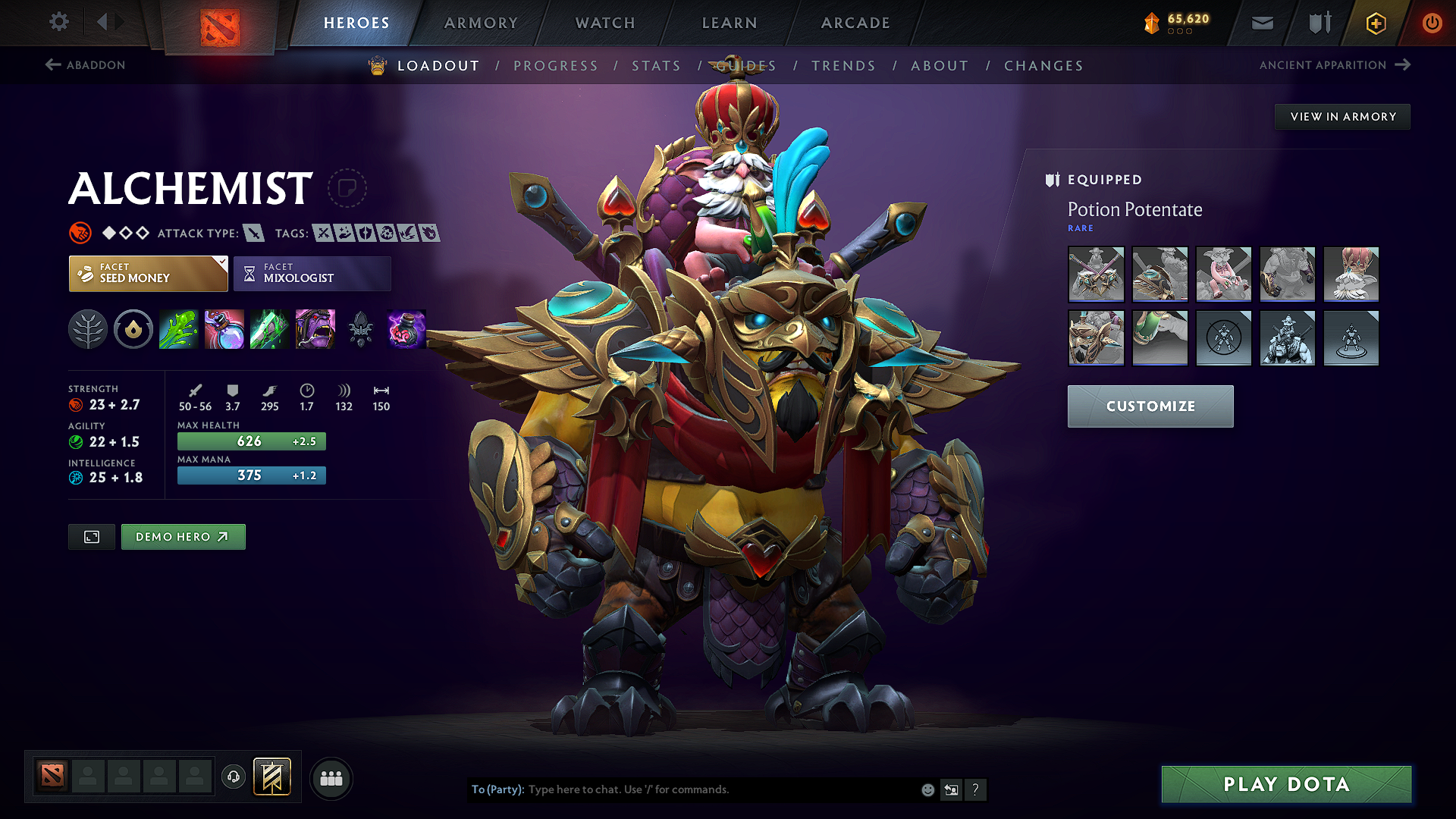This screenshot has width=1456, height=819.
Task: Go back to Abaddon hero
Action: pos(86,65)
